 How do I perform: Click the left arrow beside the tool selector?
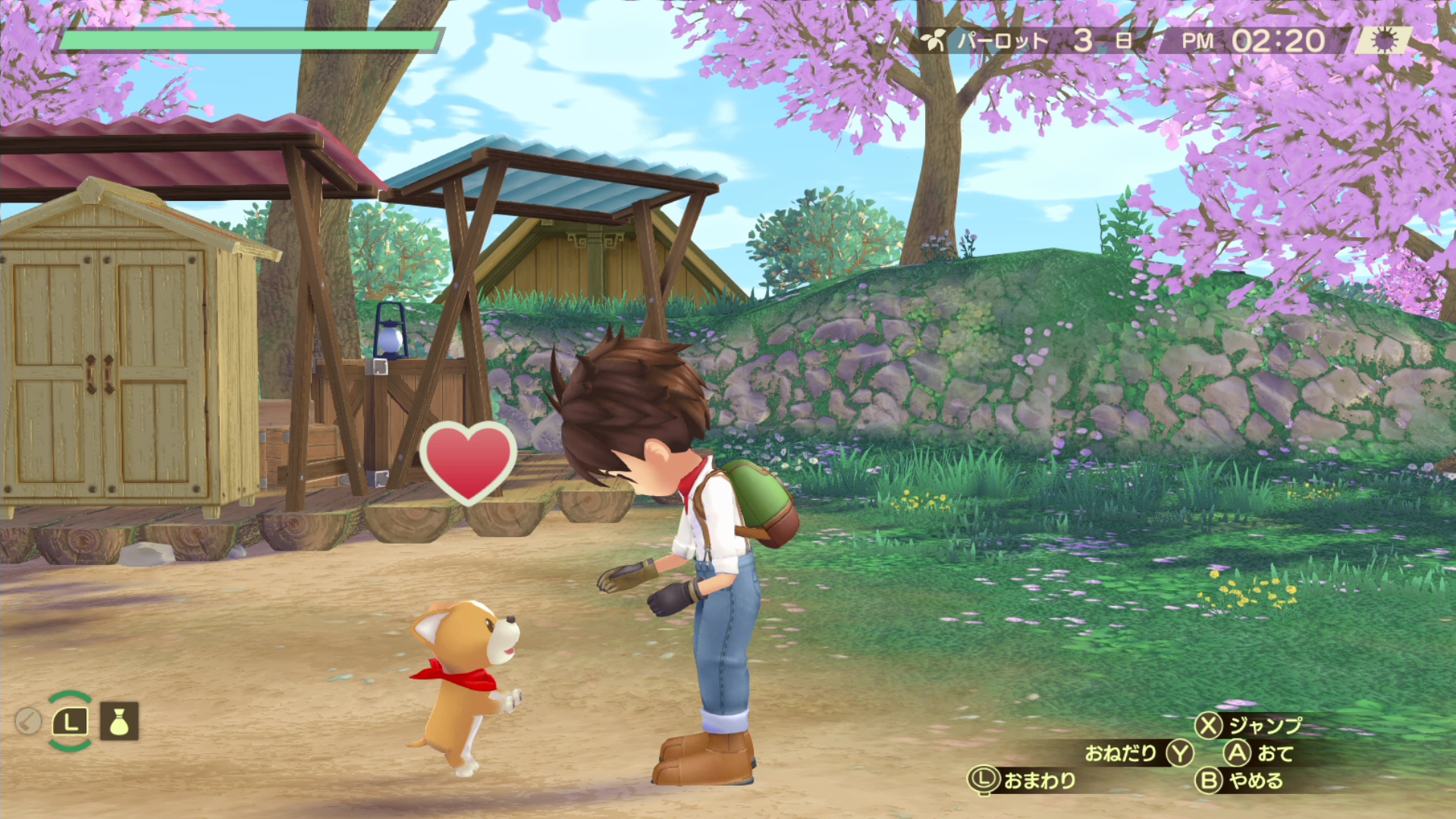(28, 721)
